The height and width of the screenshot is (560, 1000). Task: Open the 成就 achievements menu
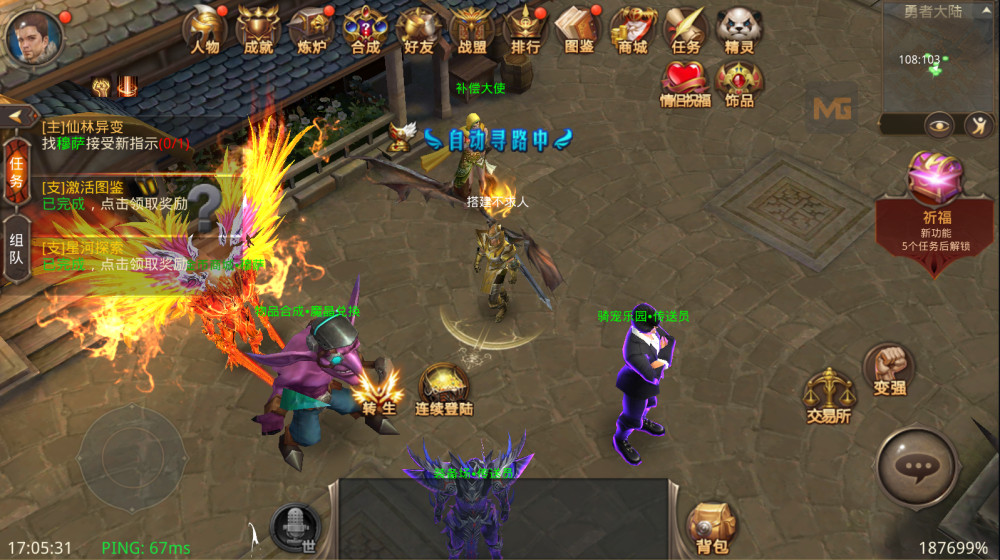258,30
